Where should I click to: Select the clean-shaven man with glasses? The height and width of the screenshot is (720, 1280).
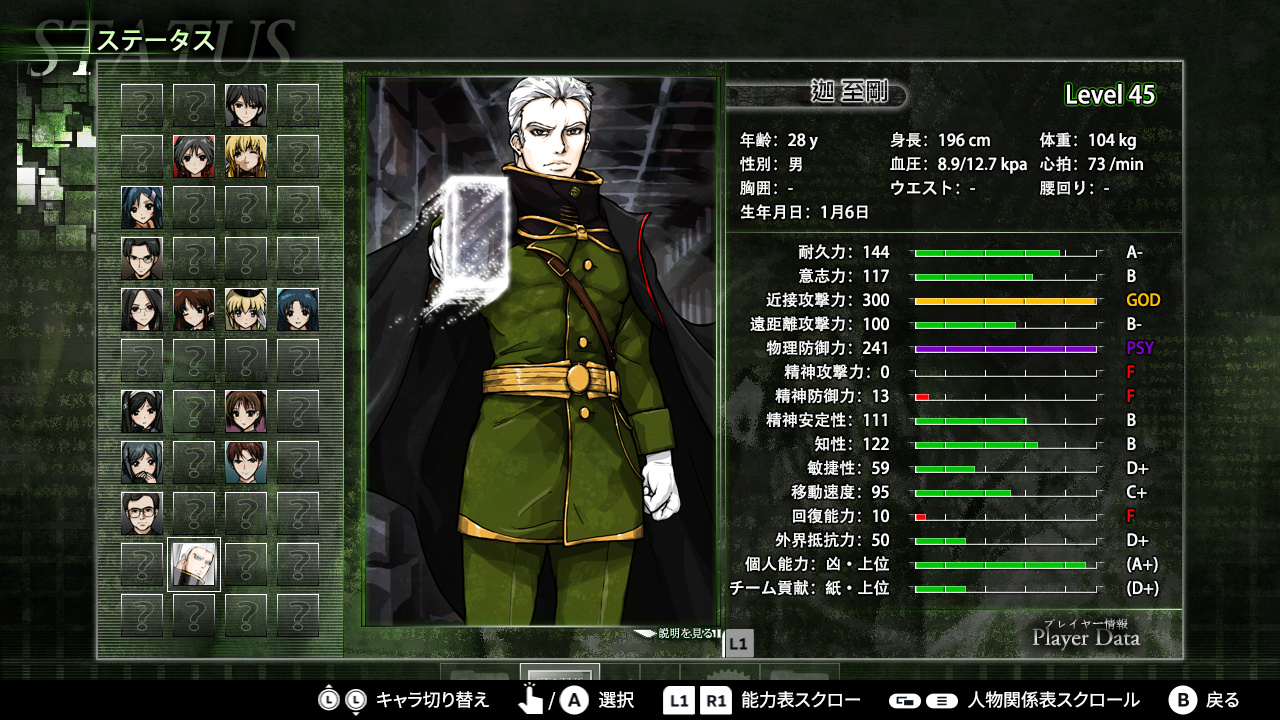(x=142, y=258)
